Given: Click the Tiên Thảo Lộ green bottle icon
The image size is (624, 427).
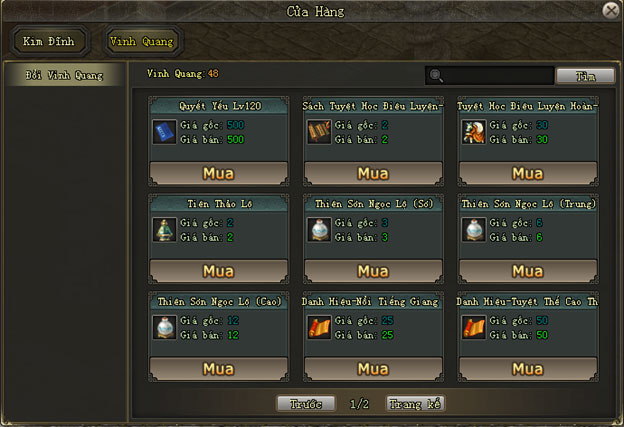Looking at the screenshot, I should (165, 229).
